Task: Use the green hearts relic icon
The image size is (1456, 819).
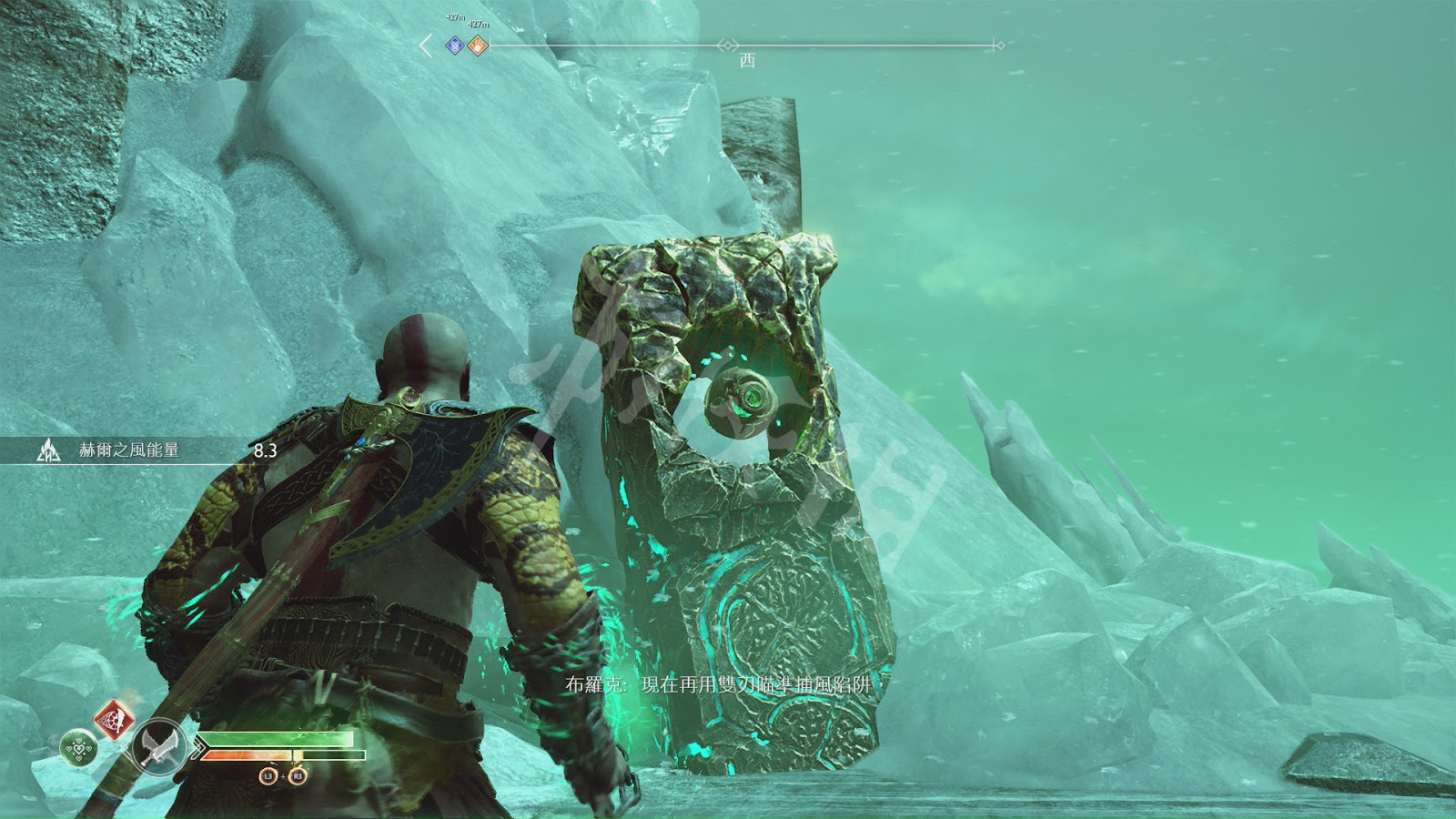Action: [78, 749]
